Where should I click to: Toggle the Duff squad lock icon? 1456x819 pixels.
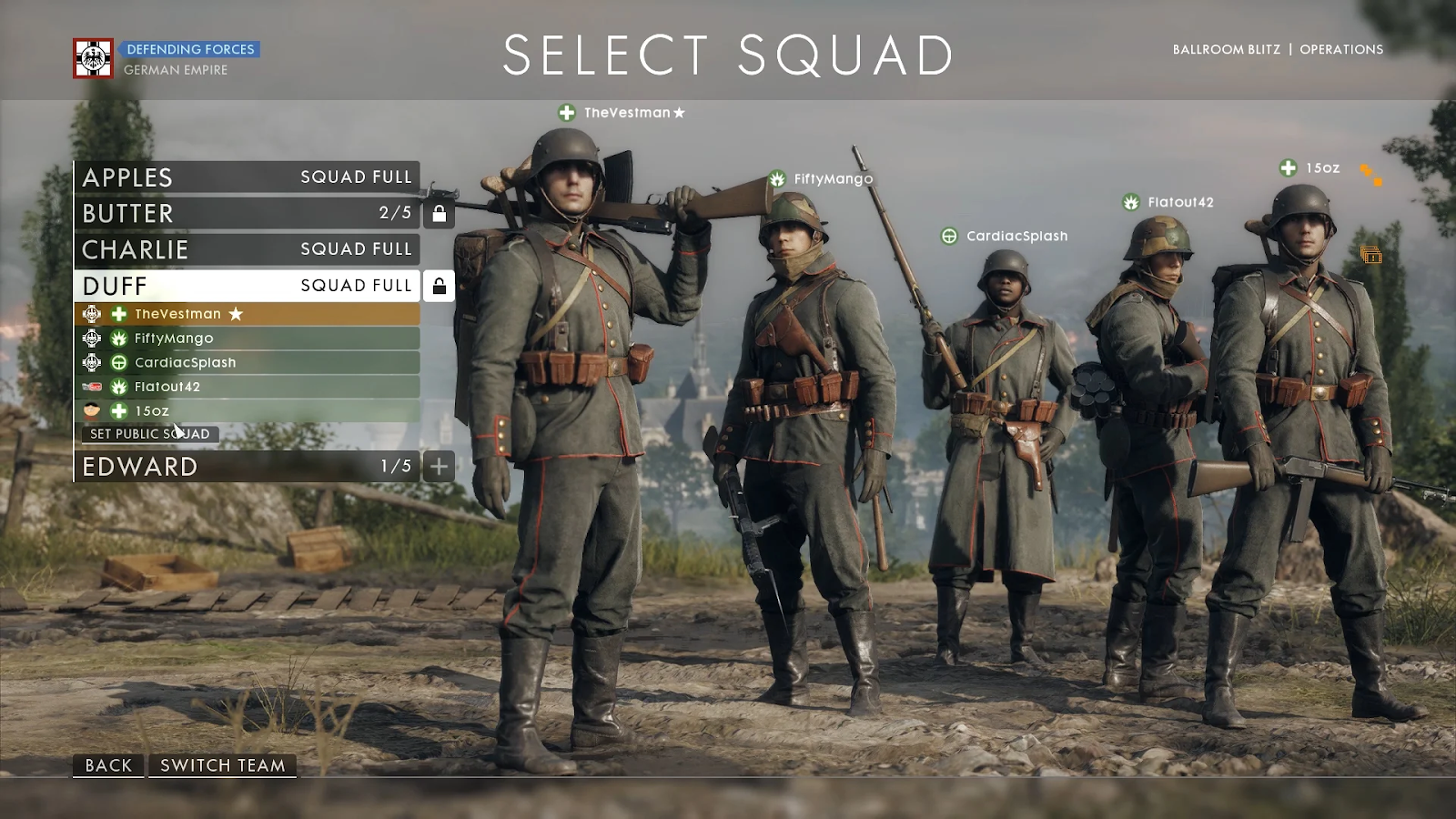tap(439, 286)
